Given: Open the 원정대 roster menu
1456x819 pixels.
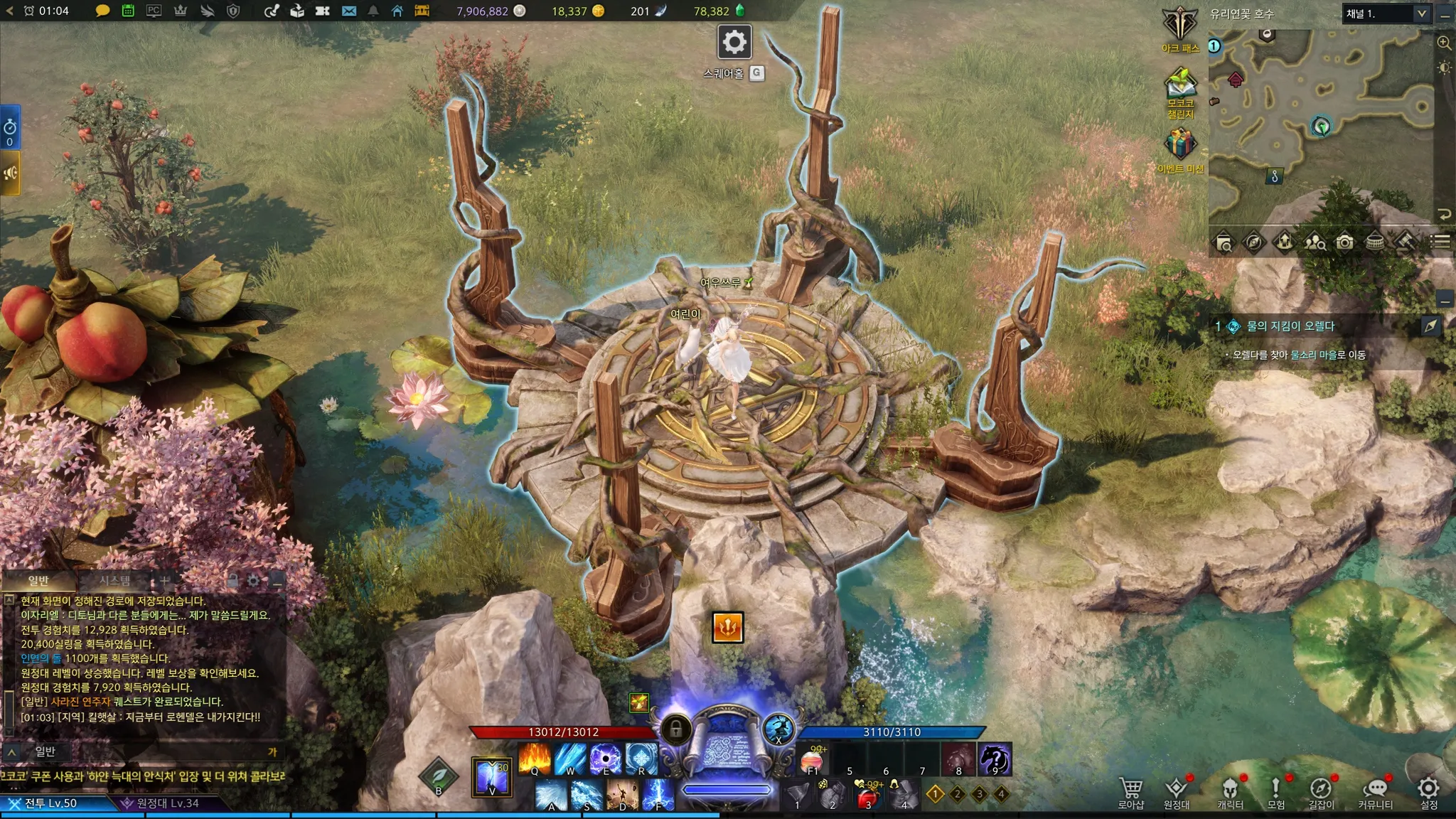Looking at the screenshot, I should (x=1177, y=791).
